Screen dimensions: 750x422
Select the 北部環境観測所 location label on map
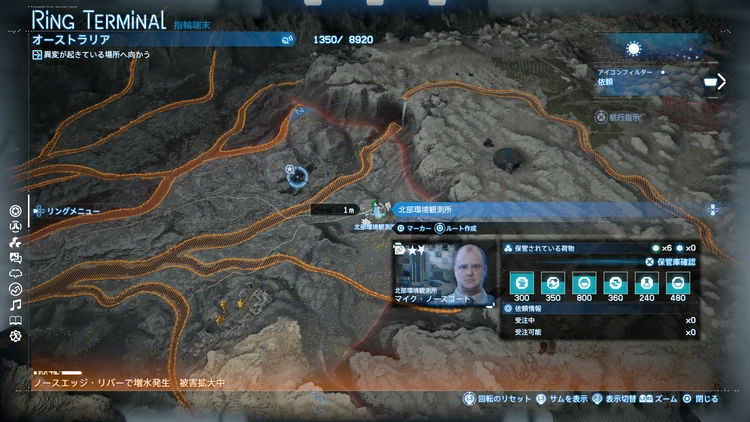tap(425, 210)
